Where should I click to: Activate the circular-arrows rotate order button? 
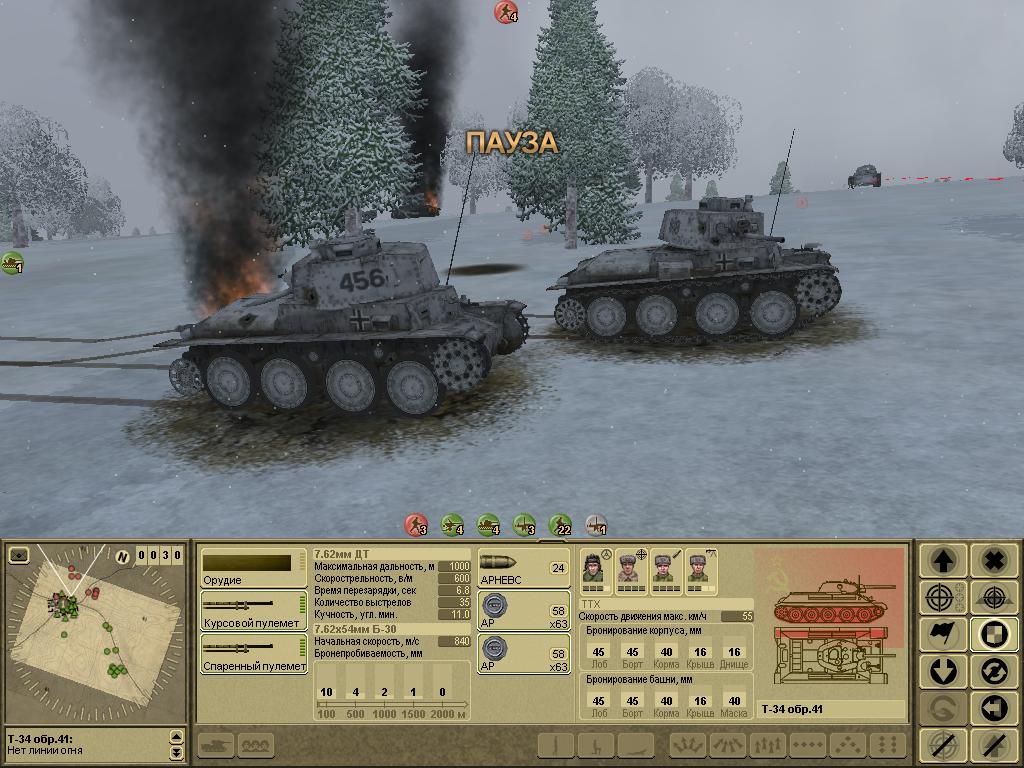pos(993,670)
